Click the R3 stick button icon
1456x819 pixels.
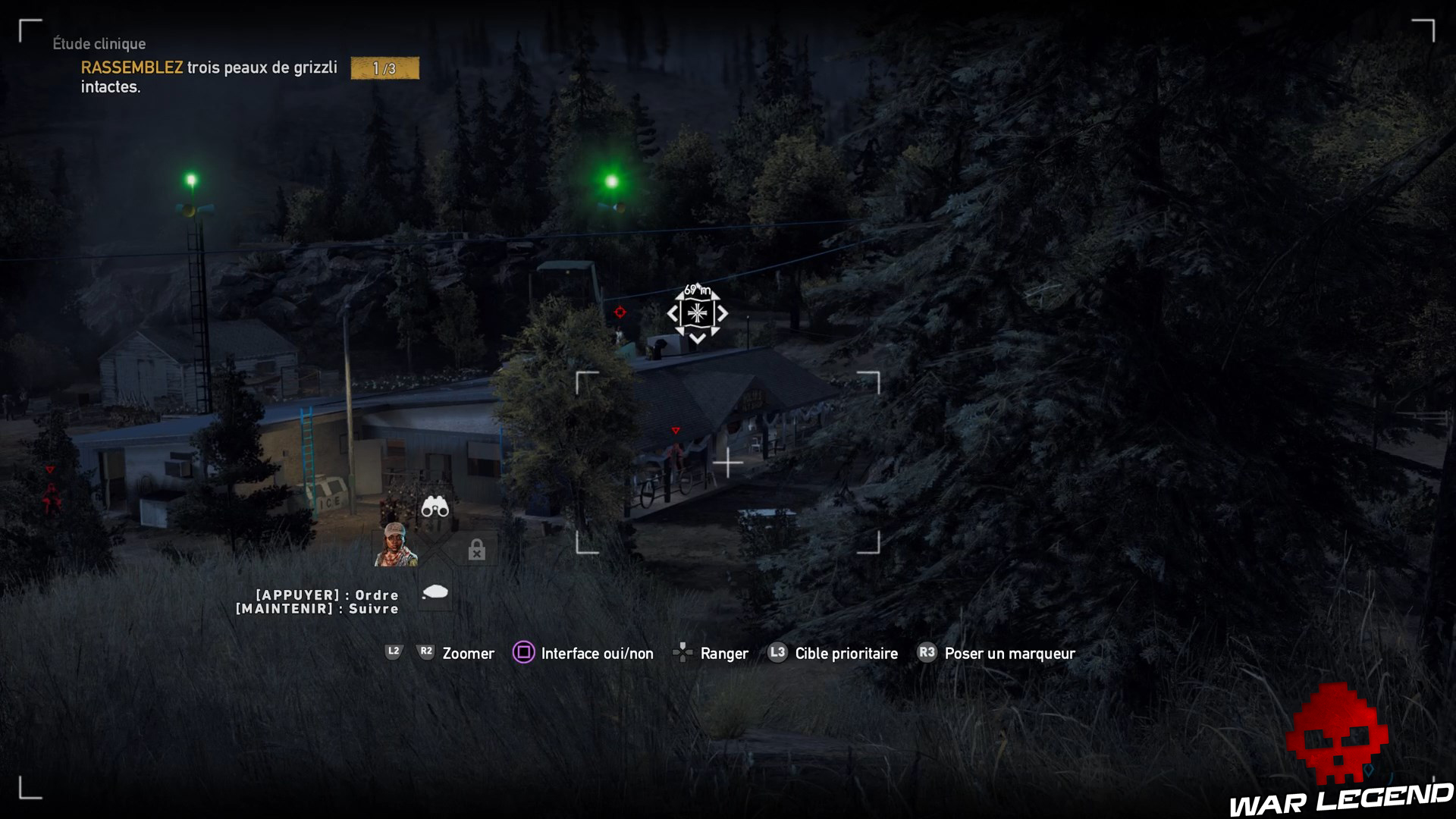926,653
